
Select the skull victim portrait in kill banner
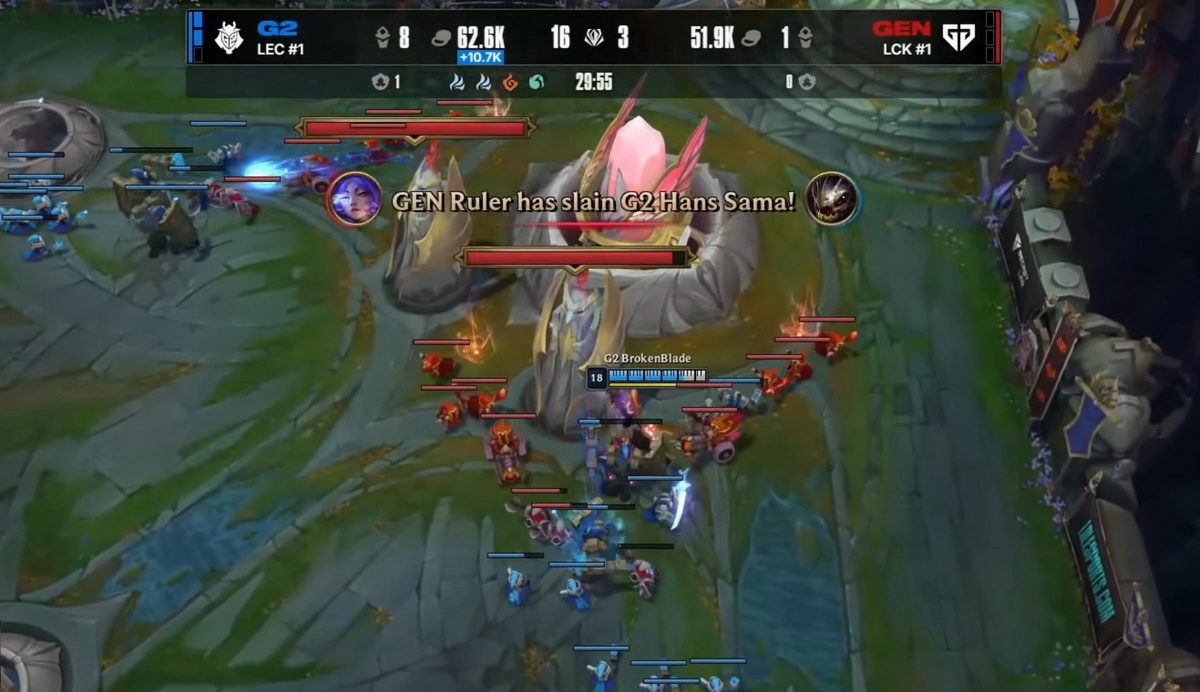tap(832, 198)
